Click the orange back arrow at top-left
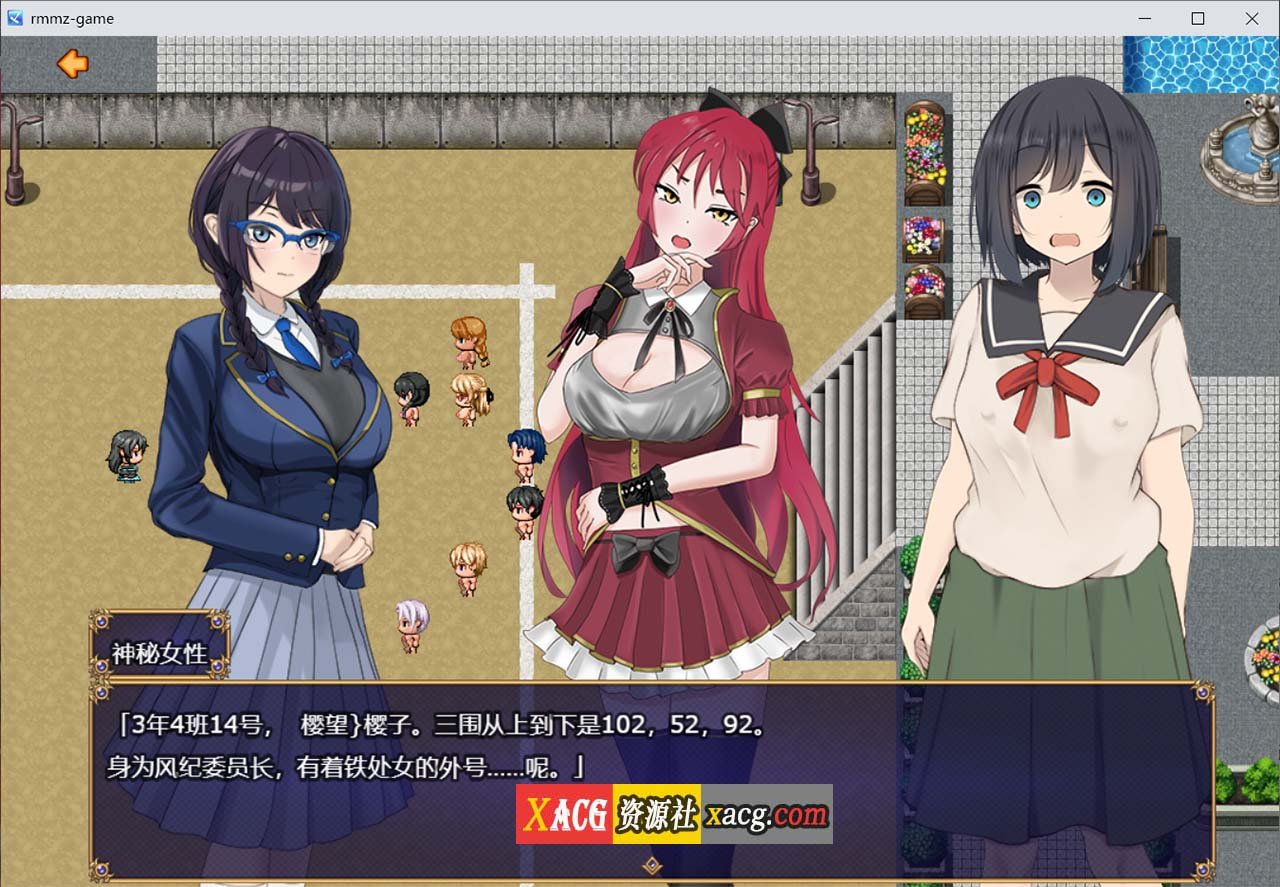 click(x=71, y=64)
